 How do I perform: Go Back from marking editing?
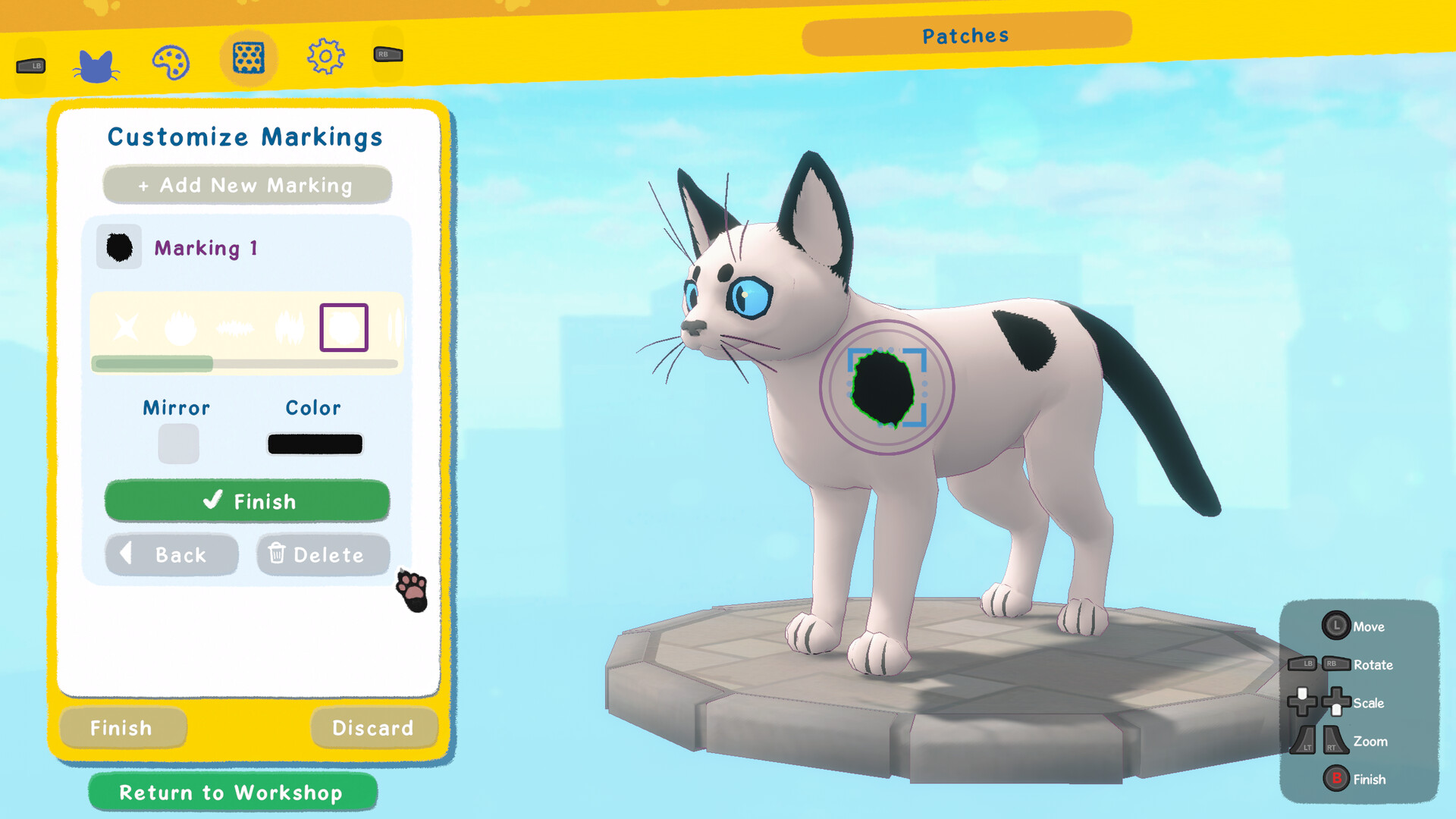(x=171, y=555)
